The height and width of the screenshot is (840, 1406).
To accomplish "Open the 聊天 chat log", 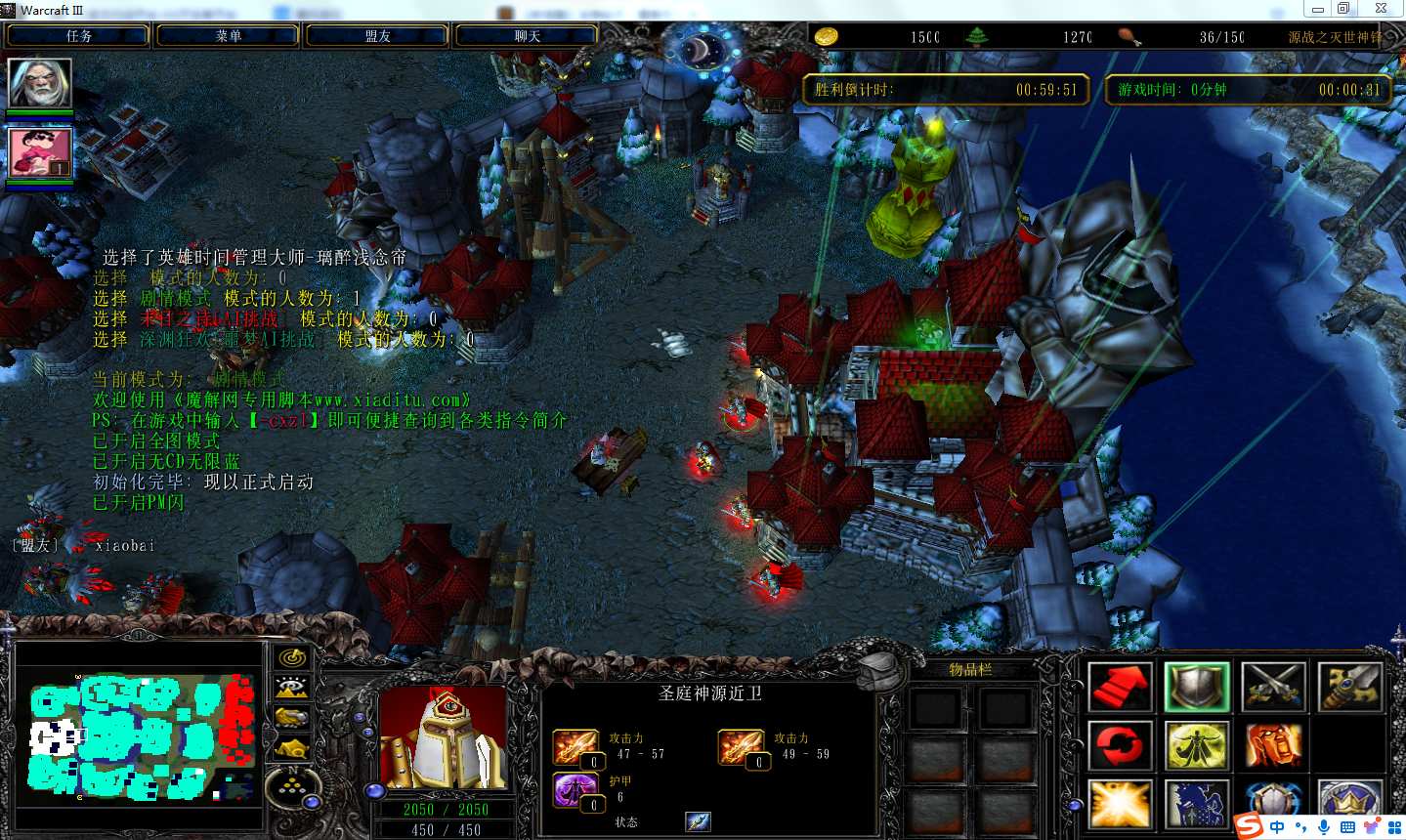I will (x=527, y=36).
